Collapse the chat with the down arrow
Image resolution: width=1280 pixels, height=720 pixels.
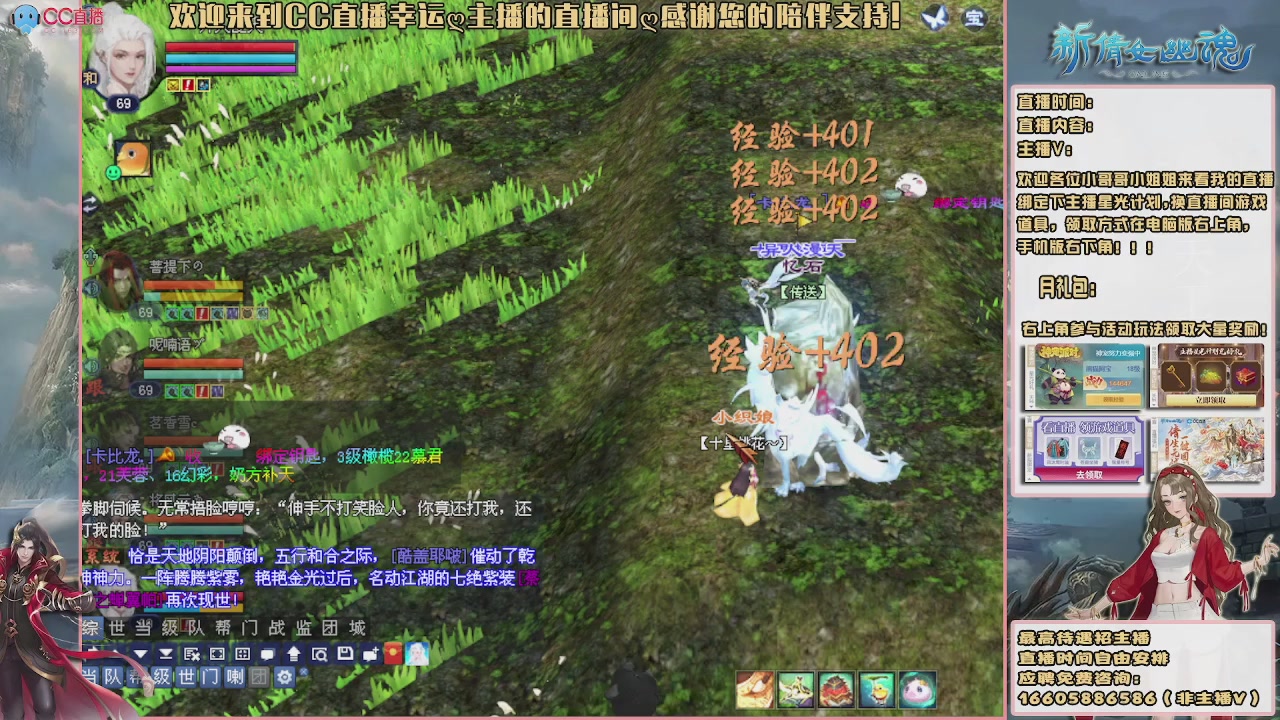point(139,654)
